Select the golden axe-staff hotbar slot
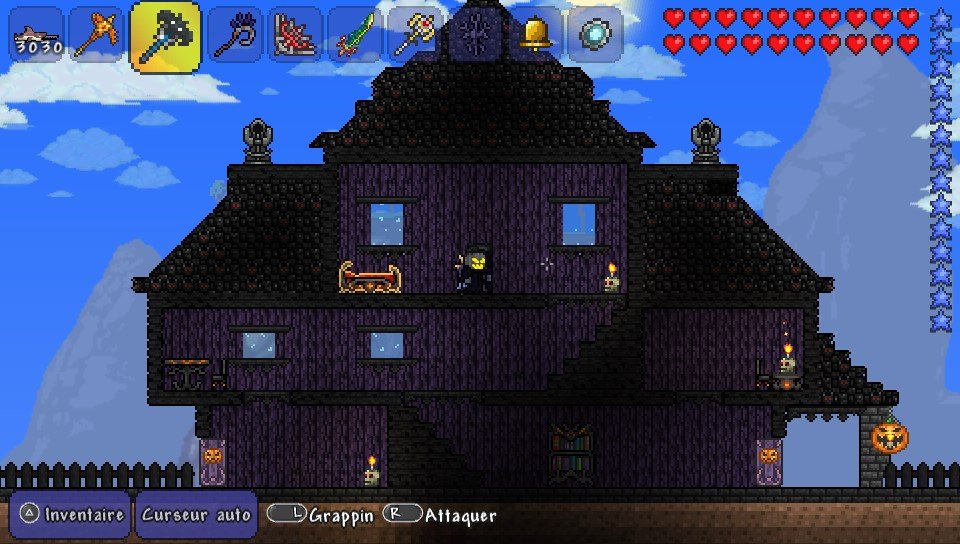Viewport: 960px width, 544px height. coord(415,35)
